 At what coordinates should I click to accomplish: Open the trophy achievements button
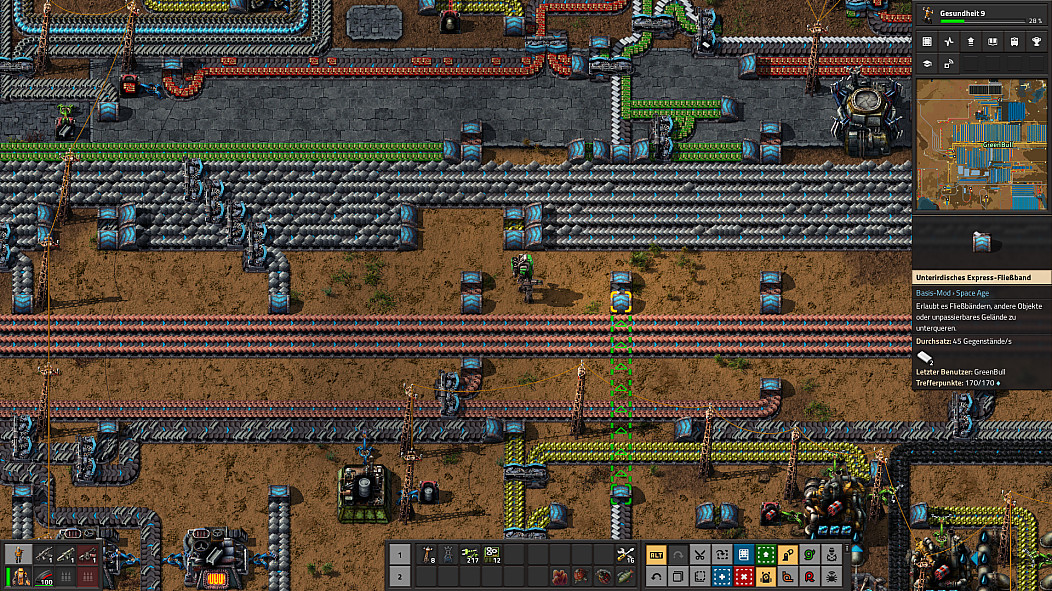[x=1036, y=42]
